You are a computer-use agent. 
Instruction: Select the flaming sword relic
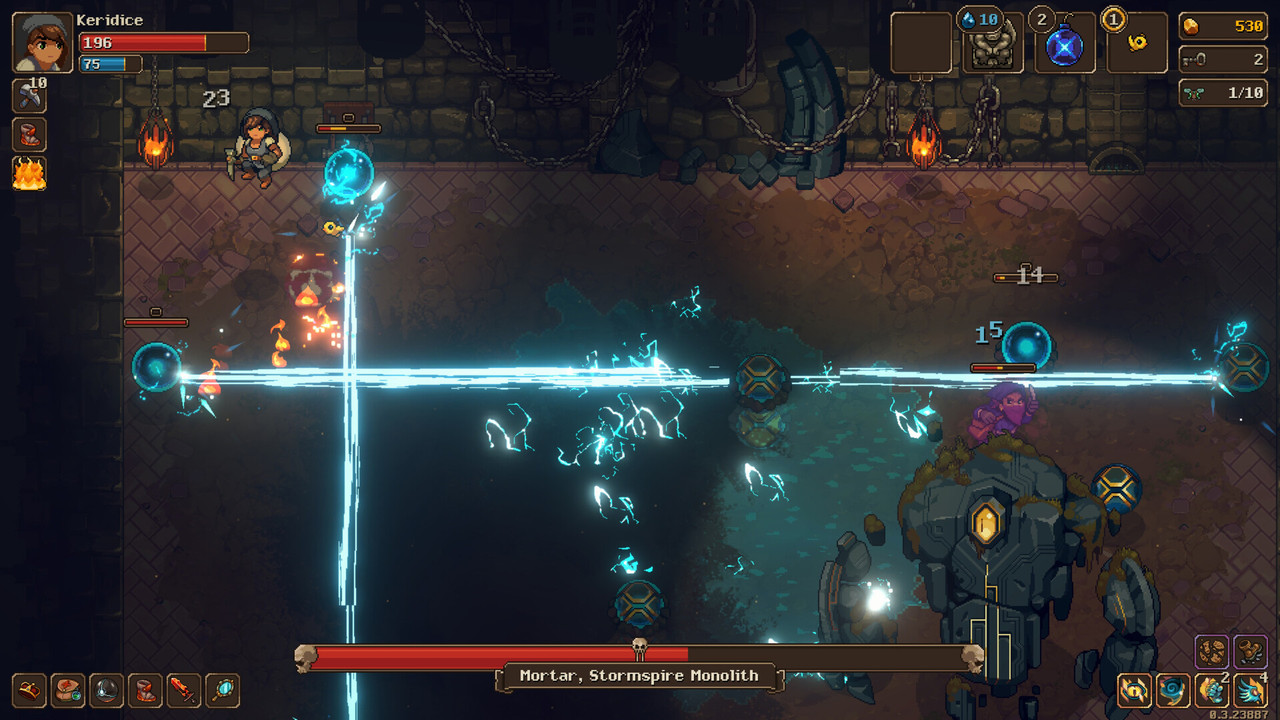click(184, 690)
